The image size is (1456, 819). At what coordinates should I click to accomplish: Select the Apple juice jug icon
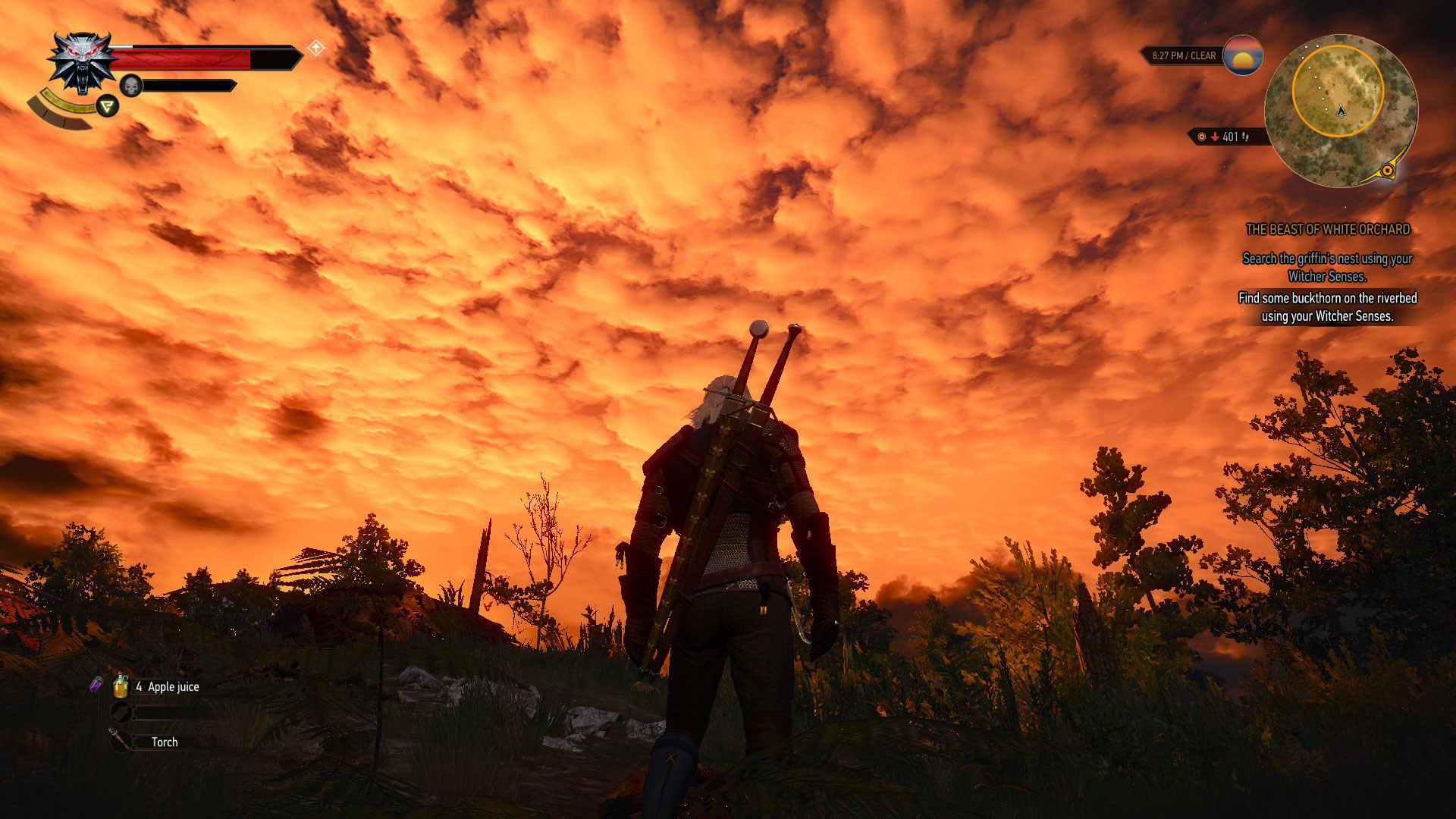pyautogui.click(x=121, y=686)
